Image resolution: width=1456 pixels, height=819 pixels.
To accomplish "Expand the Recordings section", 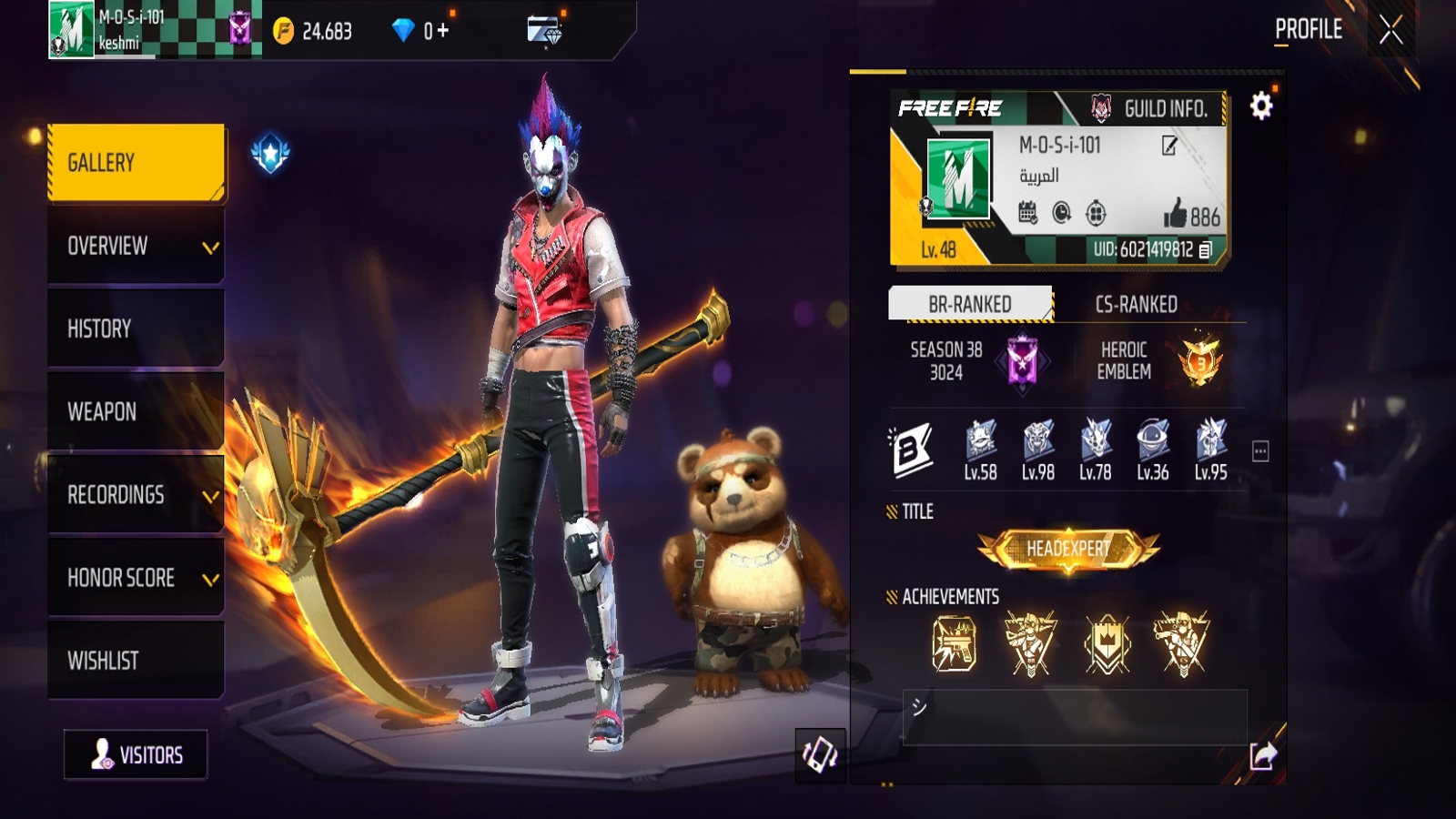I will [135, 495].
